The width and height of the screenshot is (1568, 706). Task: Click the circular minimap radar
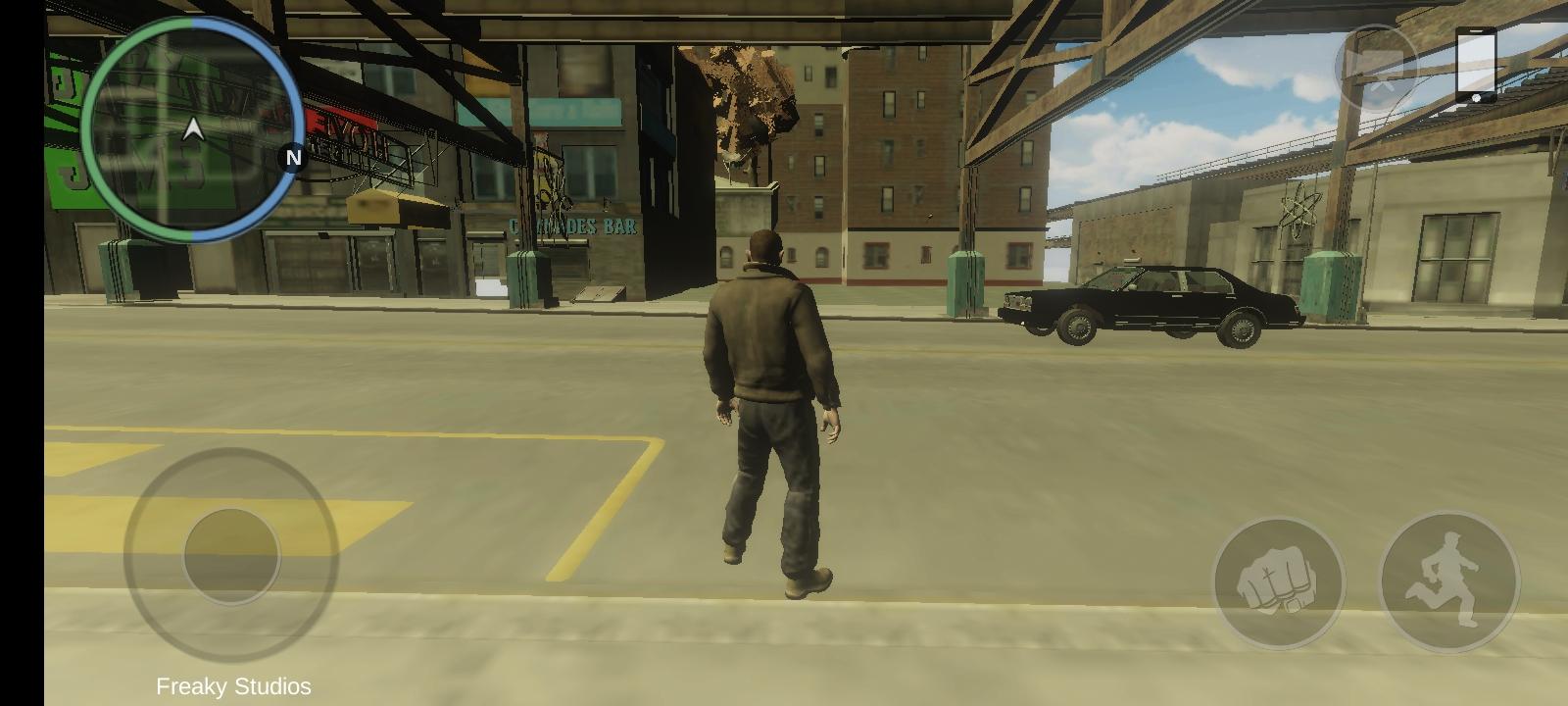click(x=193, y=129)
